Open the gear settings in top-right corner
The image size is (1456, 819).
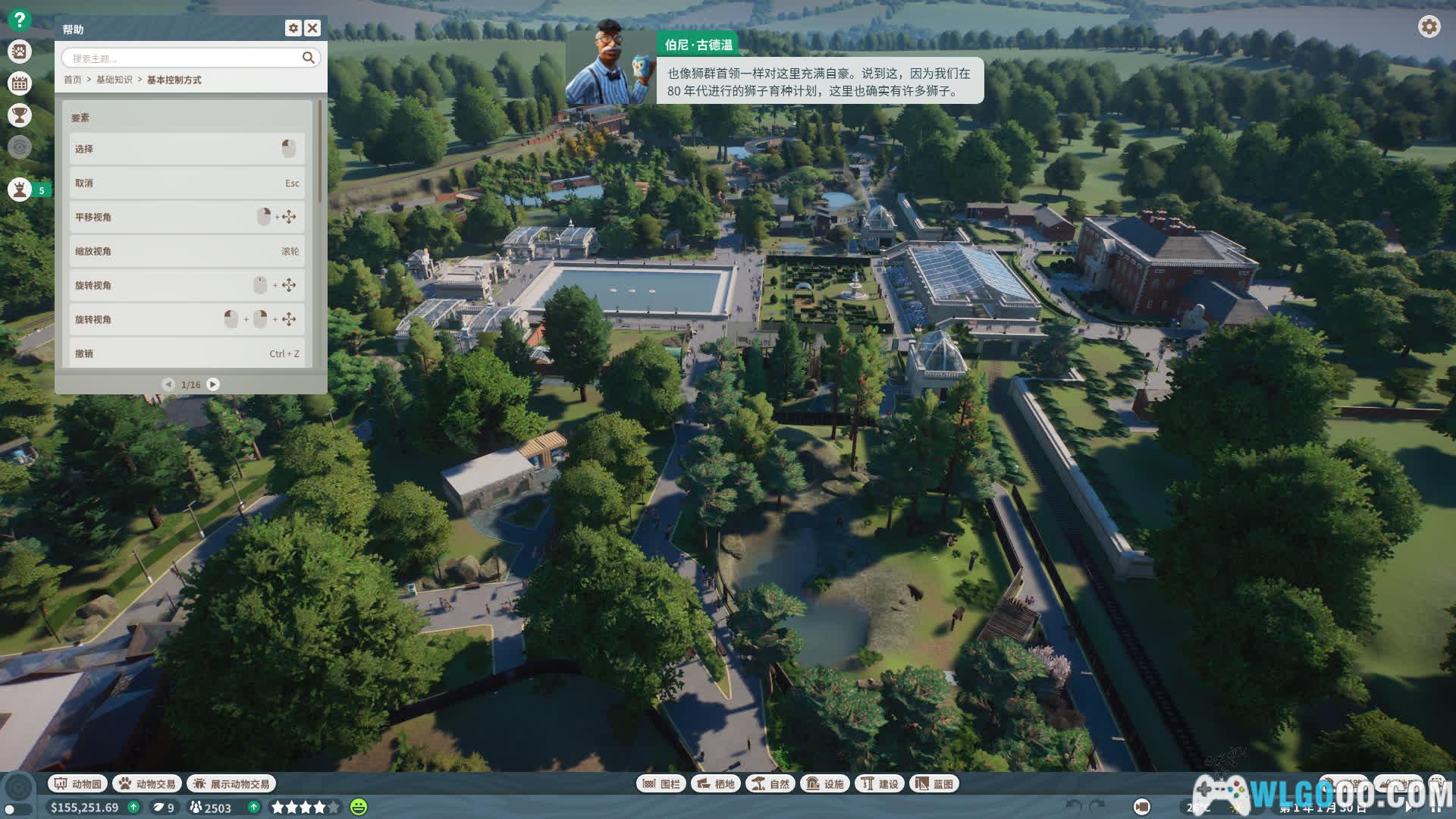[1429, 27]
